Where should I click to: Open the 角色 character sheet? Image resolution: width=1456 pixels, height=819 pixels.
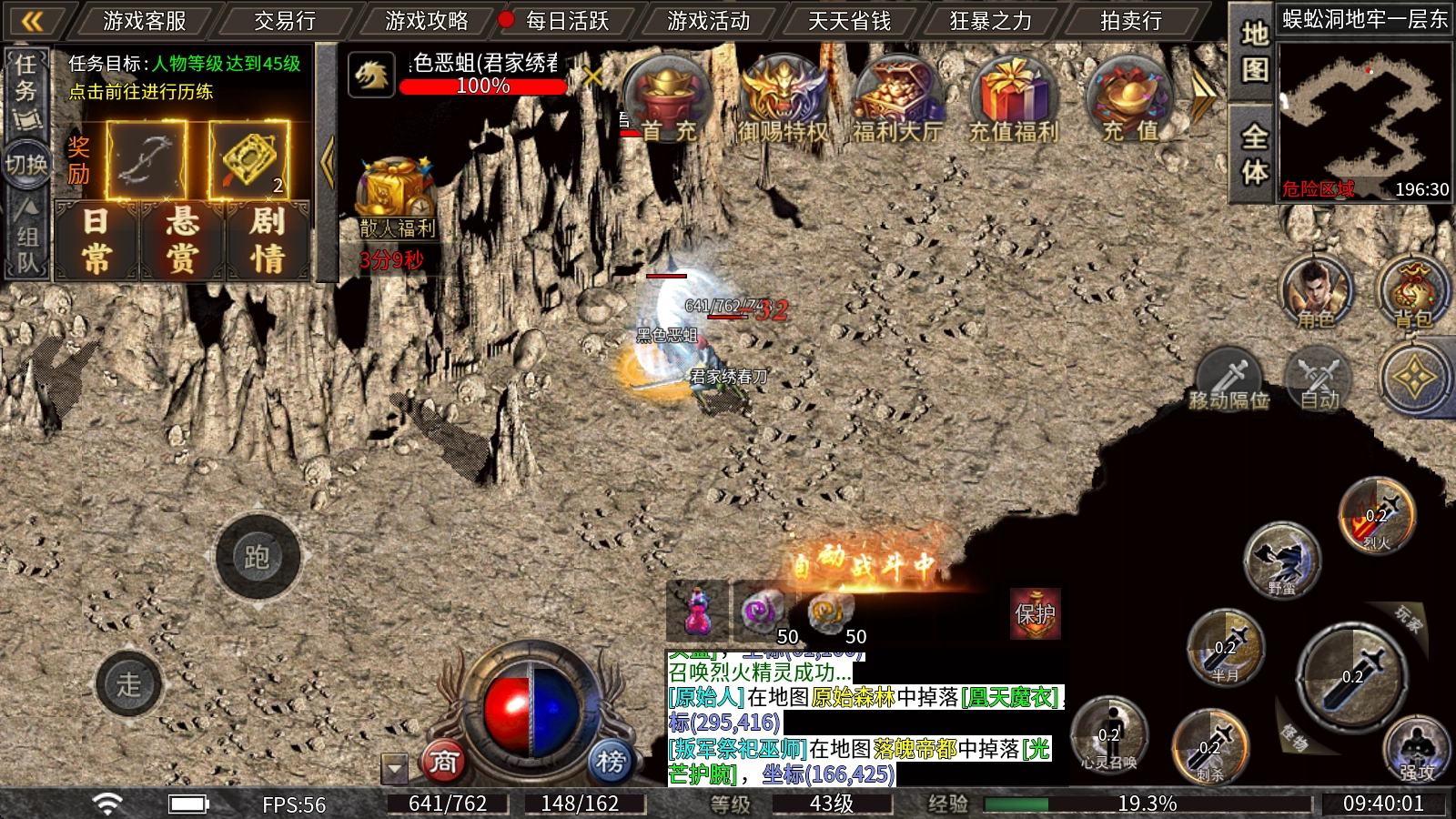[x=1316, y=293]
